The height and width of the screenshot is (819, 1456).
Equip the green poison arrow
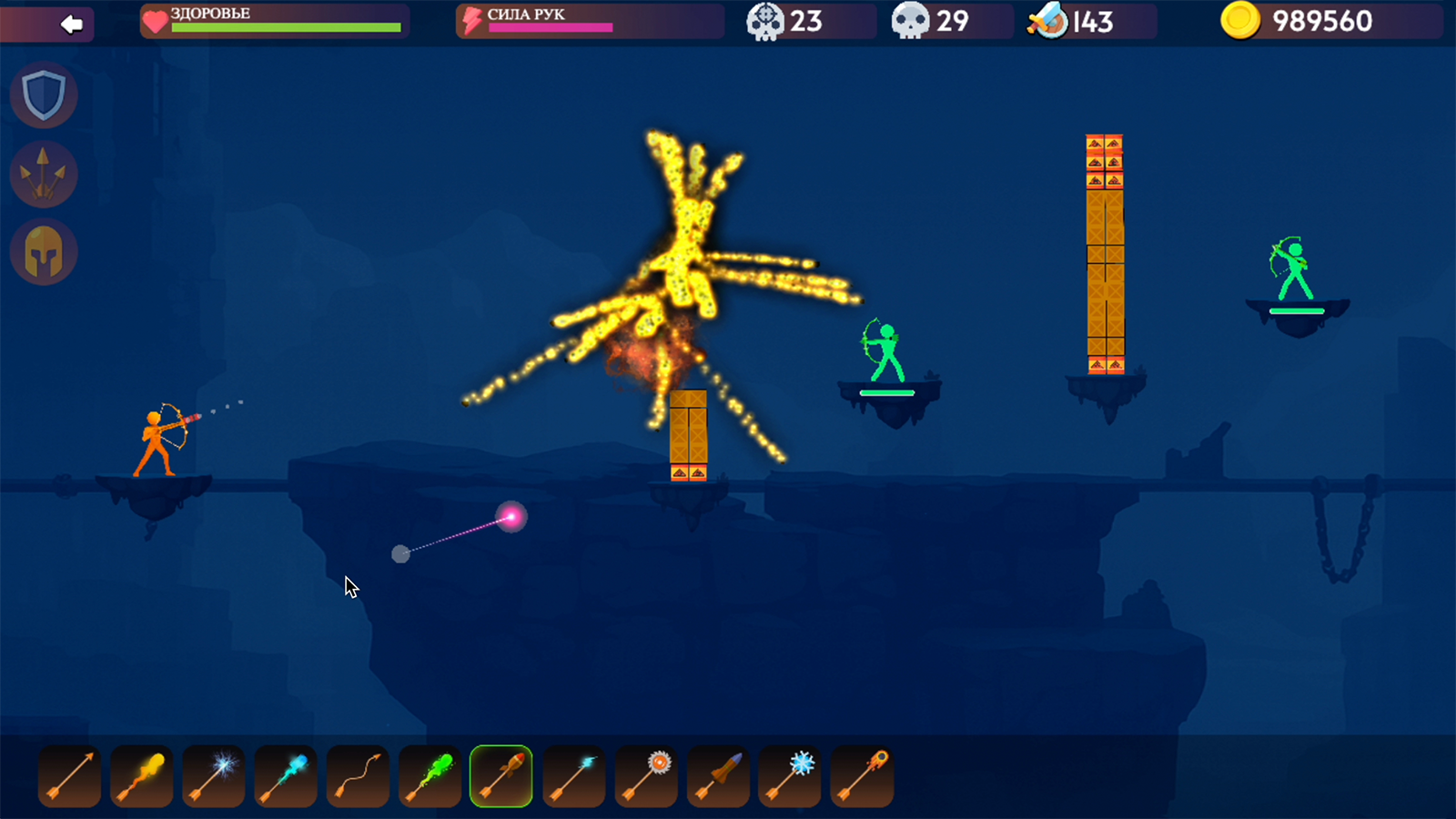429,775
